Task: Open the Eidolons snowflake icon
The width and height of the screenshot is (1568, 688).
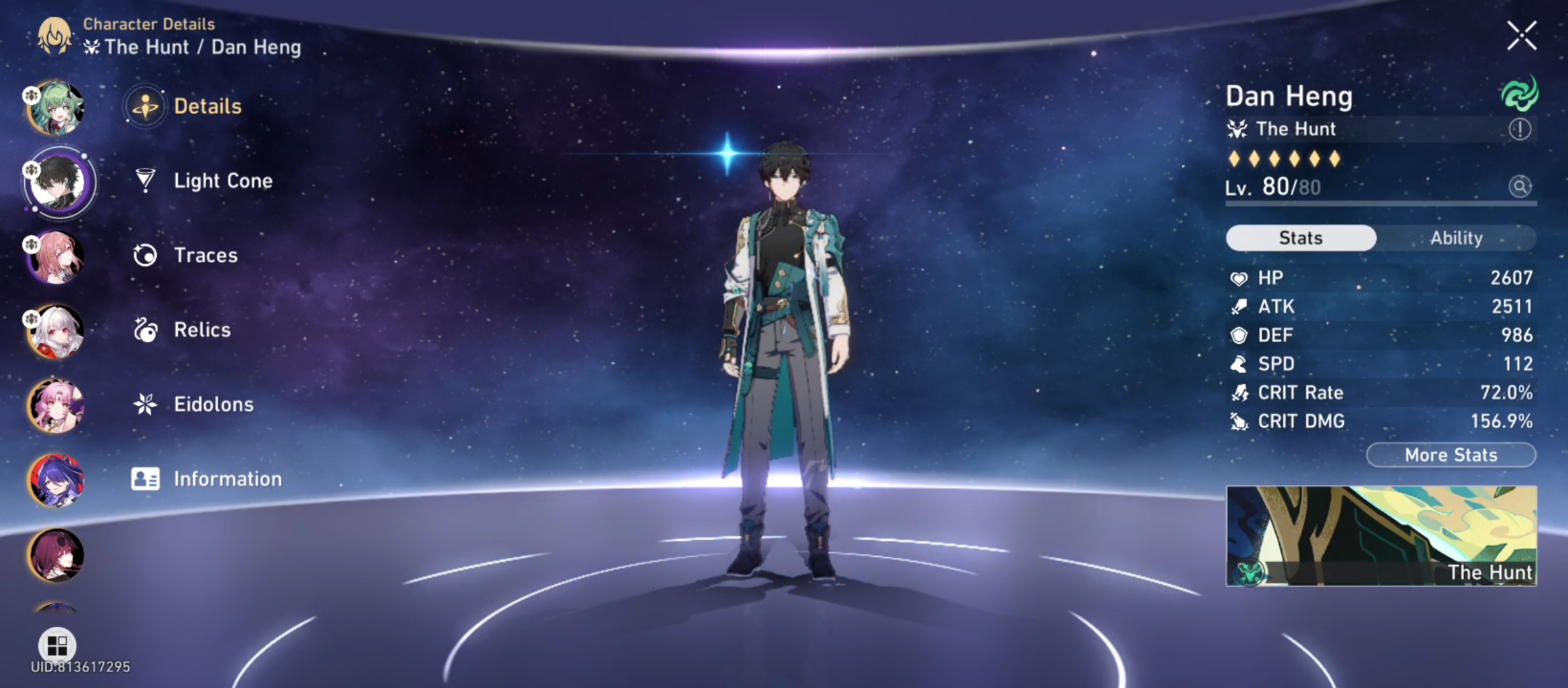Action: click(145, 404)
